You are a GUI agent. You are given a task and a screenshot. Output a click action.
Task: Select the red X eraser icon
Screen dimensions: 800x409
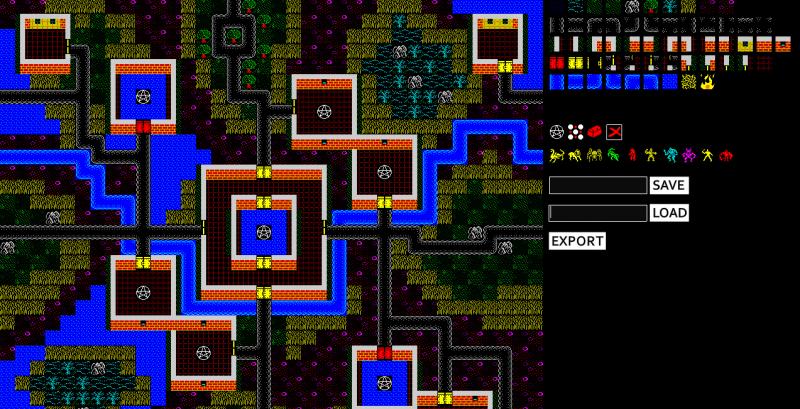(614, 131)
